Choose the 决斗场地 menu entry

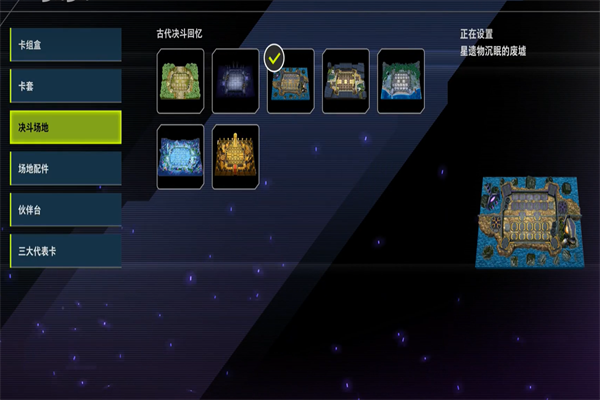click(66, 127)
